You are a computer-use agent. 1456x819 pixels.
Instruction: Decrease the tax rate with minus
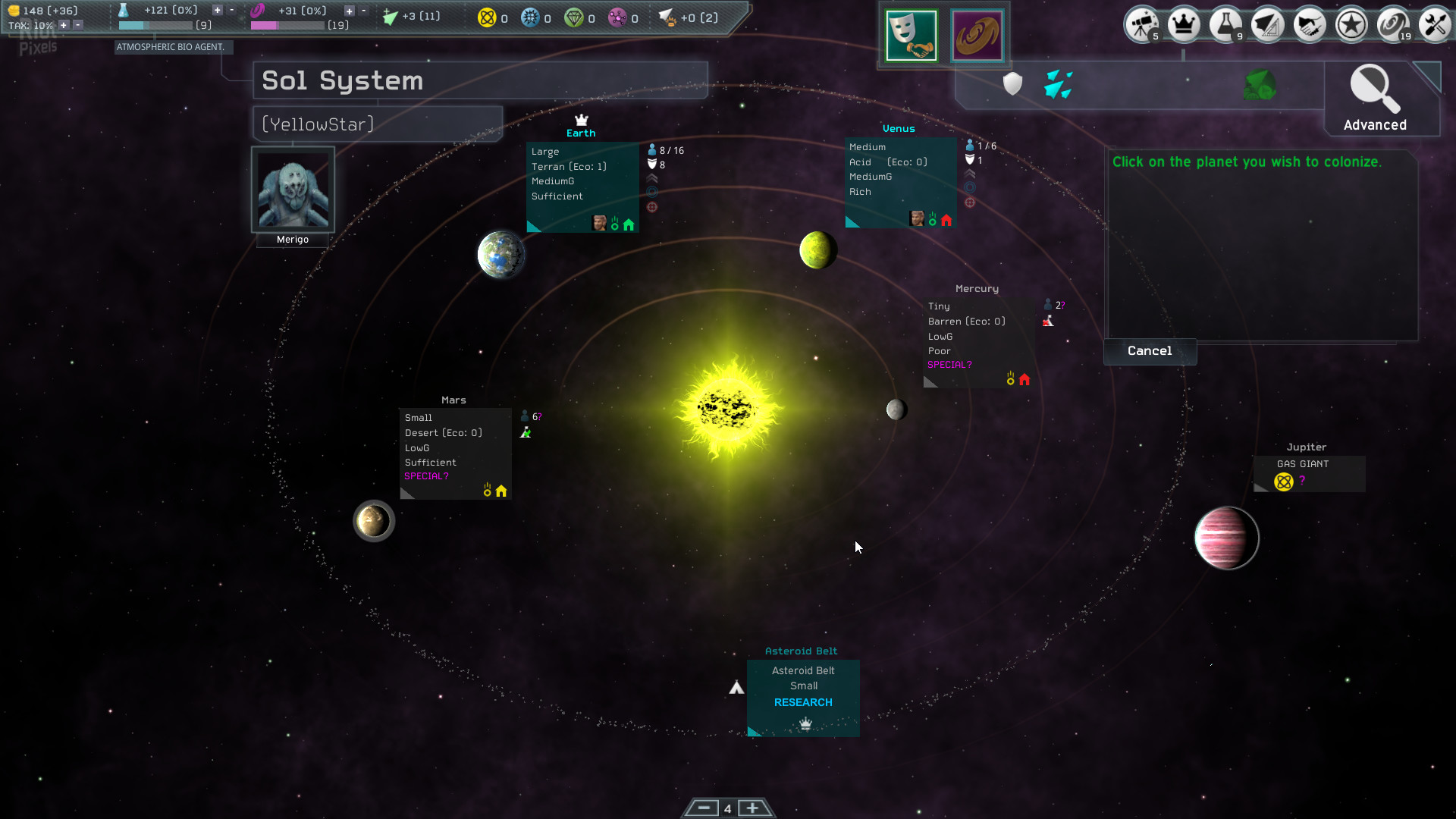coord(78,25)
